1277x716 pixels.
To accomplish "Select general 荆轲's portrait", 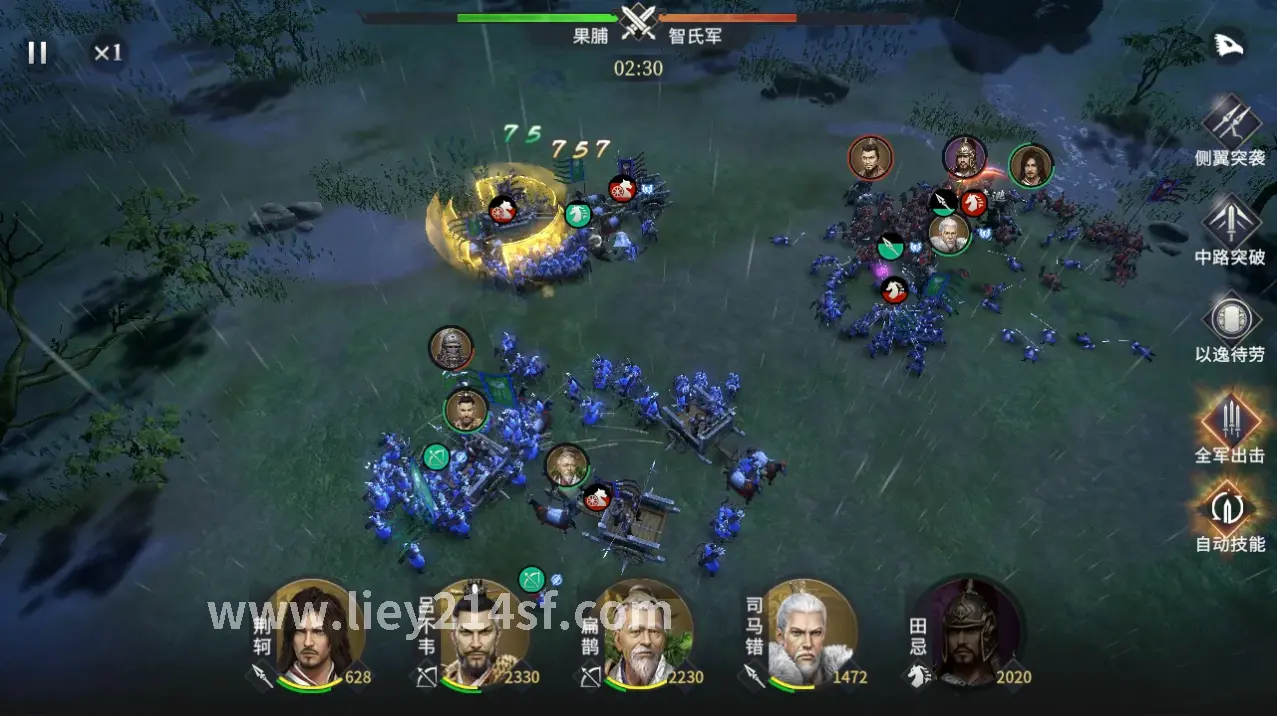I will tap(313, 632).
